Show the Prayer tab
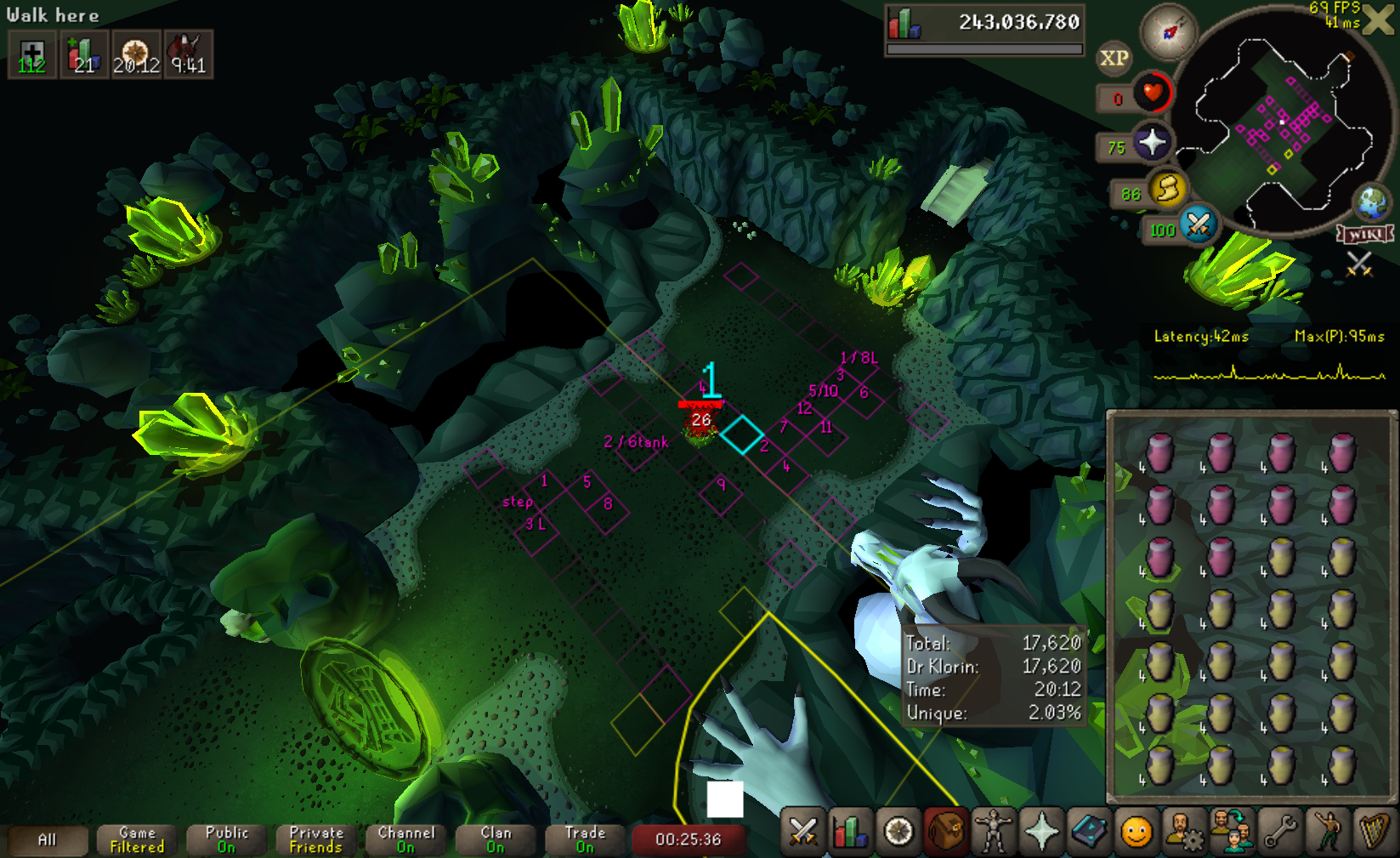 [x=1040, y=832]
